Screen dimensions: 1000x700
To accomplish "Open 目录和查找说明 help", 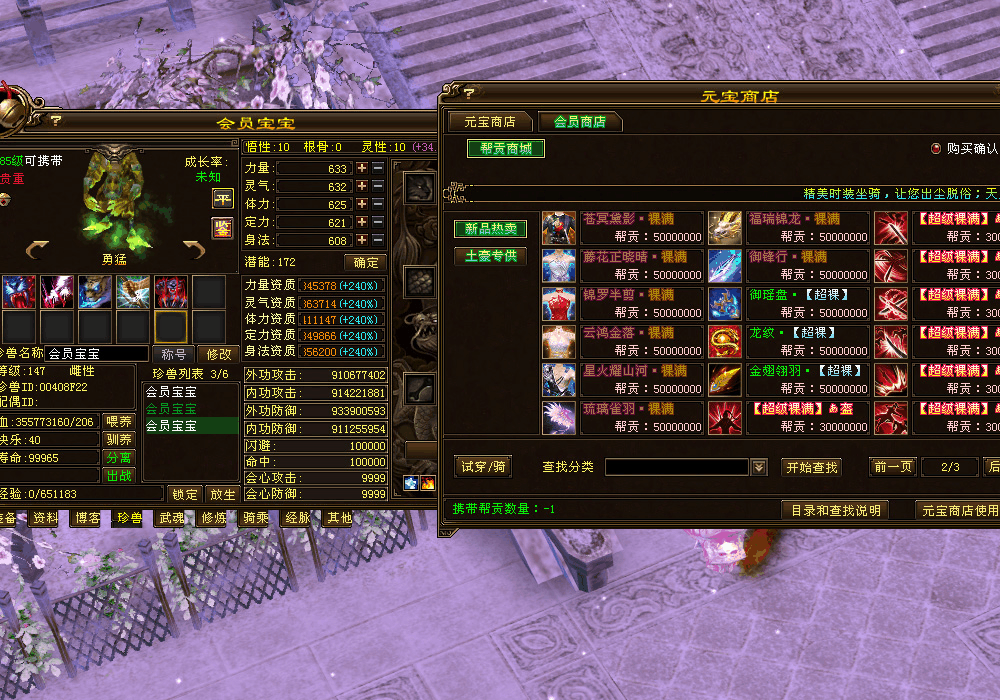I will click(835, 510).
